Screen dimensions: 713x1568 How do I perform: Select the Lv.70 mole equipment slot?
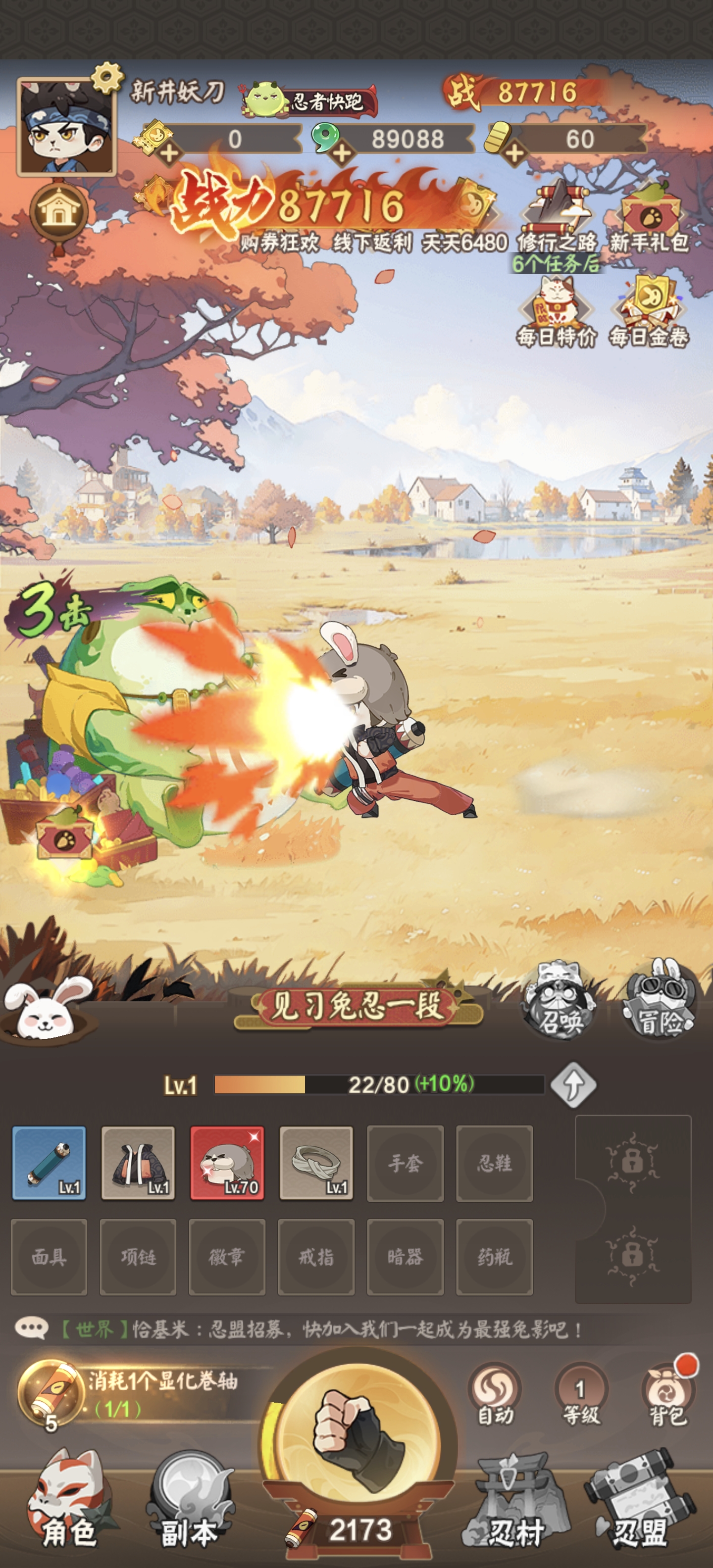[x=227, y=1163]
